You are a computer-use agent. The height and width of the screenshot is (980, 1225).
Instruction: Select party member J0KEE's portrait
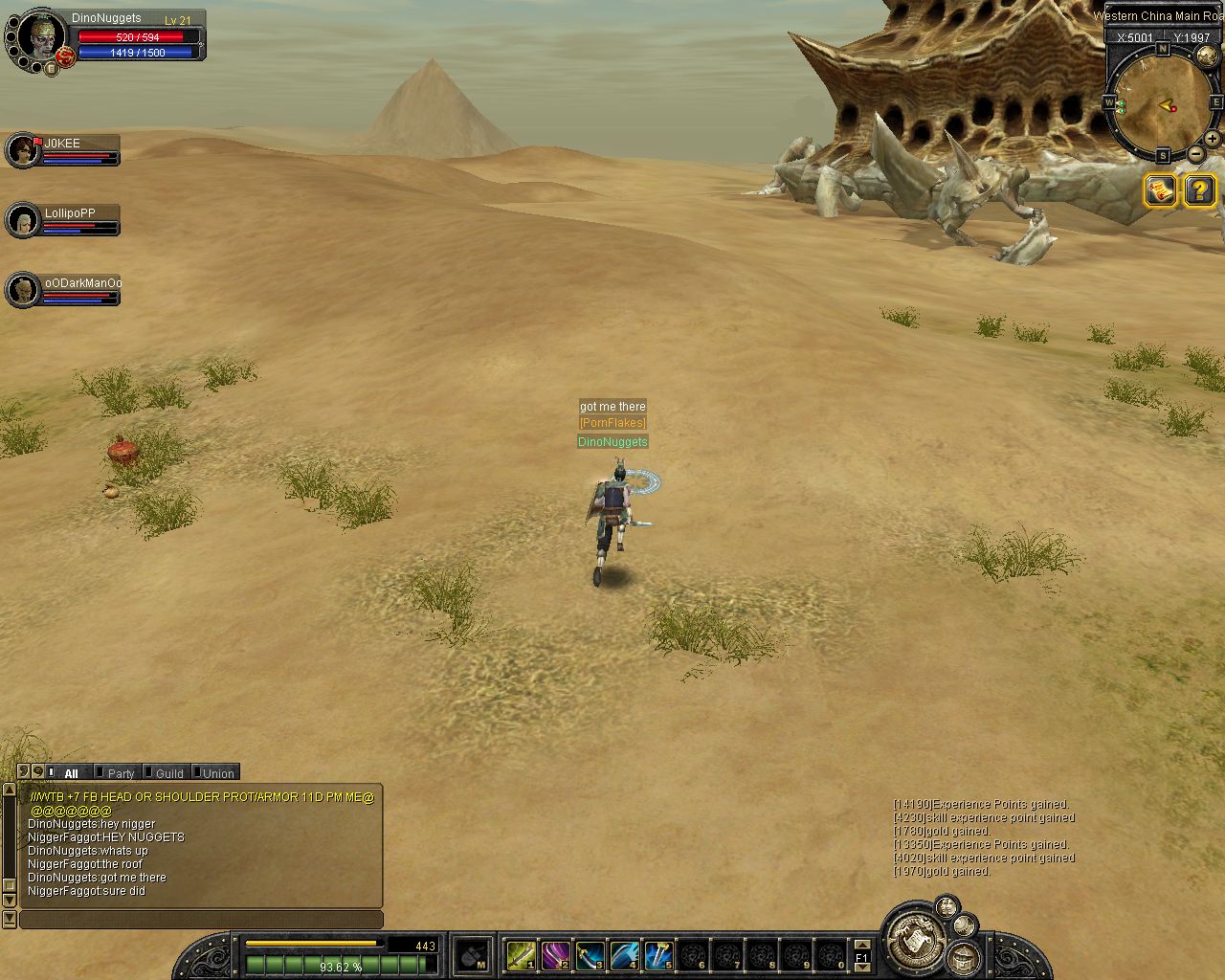click(22, 151)
